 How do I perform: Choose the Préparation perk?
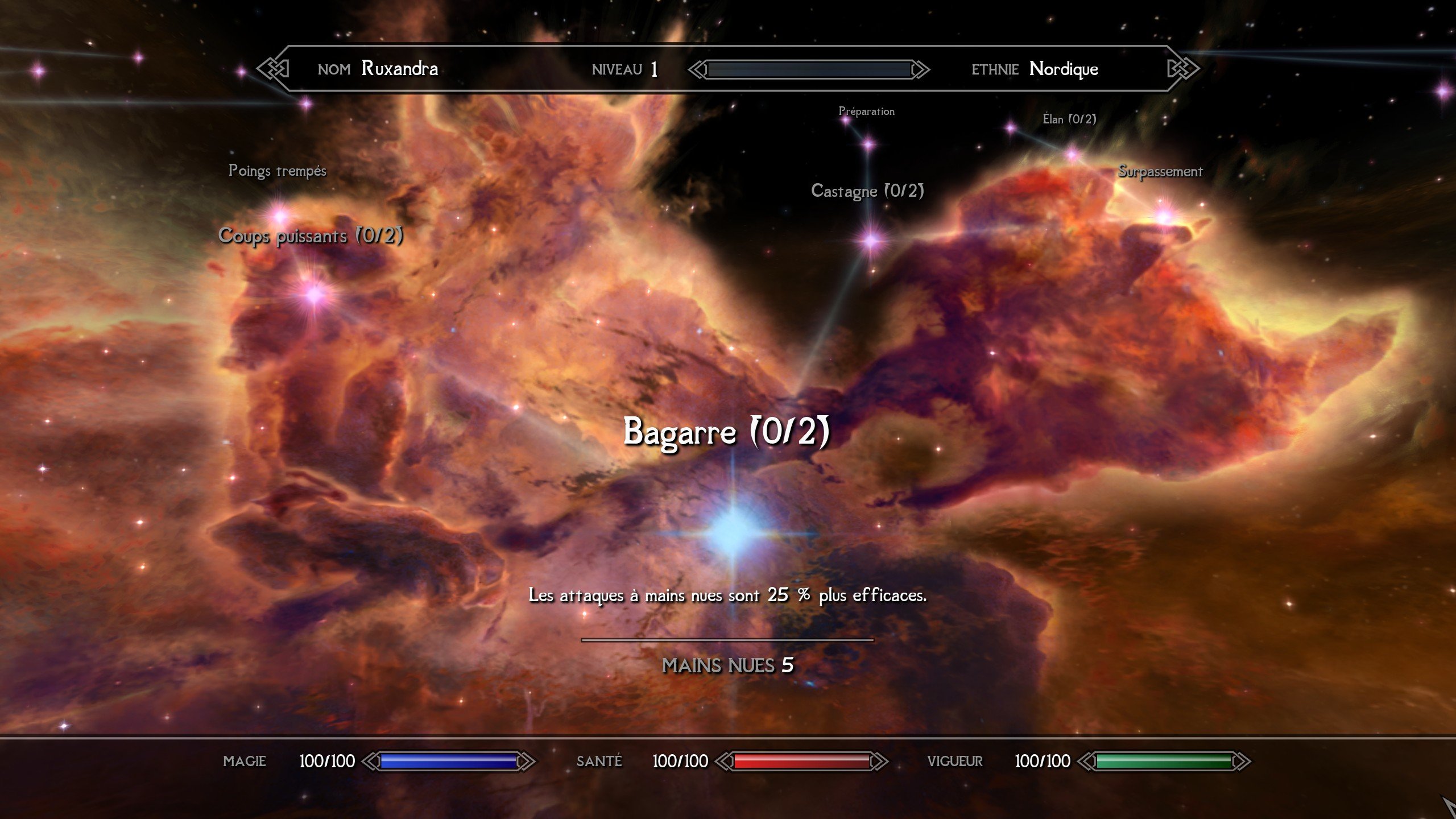point(868,144)
